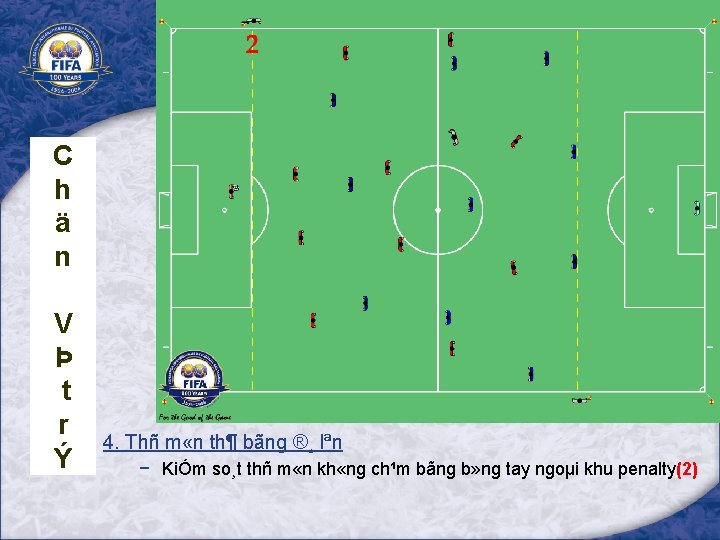
Task: Open the underlined heading link numbered 4
Action: point(222,442)
